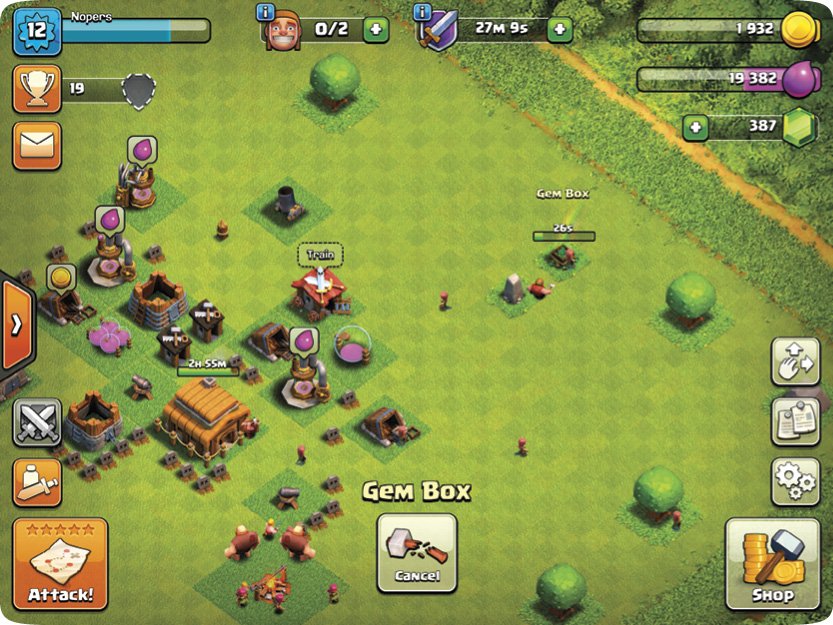Show shield info
This screenshot has width=833, height=625.
[421, 12]
